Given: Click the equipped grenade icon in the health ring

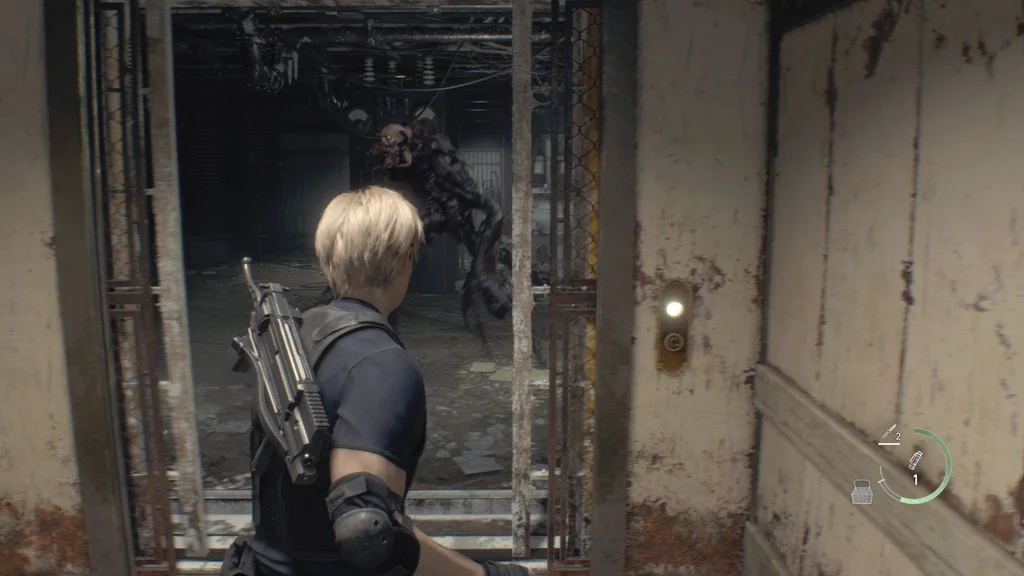Looking at the screenshot, I should [x=914, y=461].
